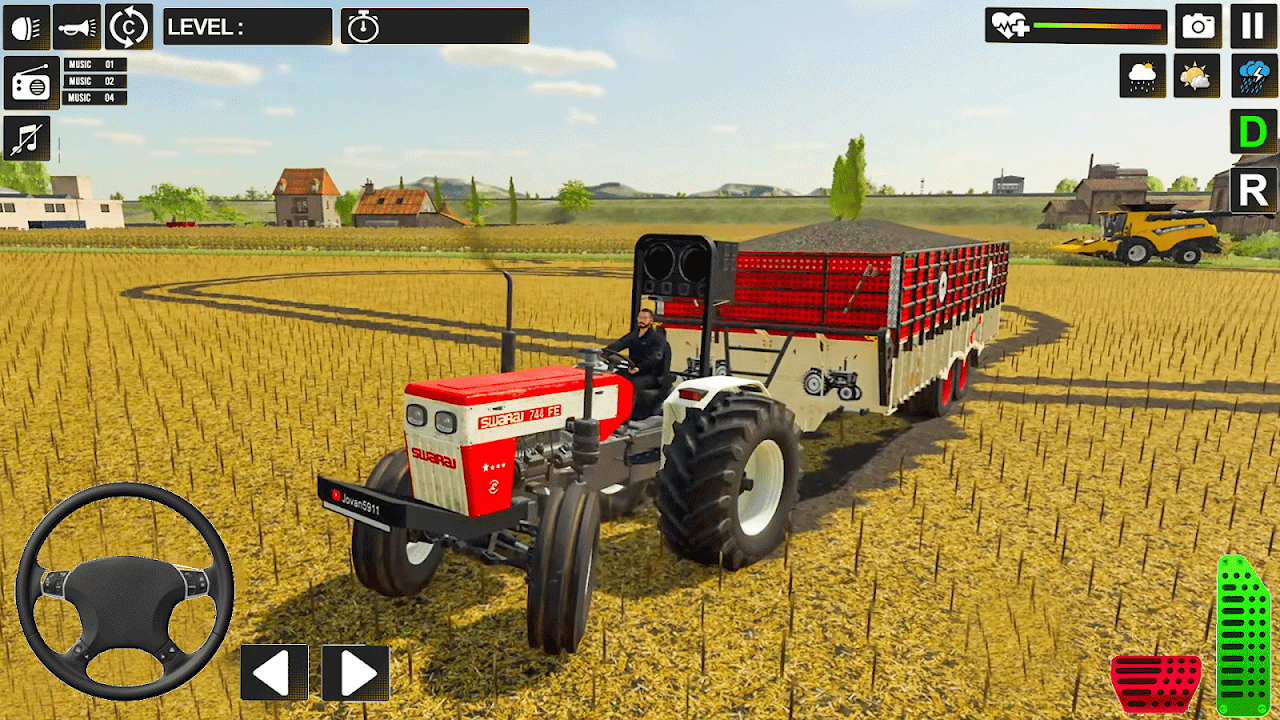This screenshot has width=1280, height=720.
Task: Click the steering wheel control
Action: click(125, 590)
